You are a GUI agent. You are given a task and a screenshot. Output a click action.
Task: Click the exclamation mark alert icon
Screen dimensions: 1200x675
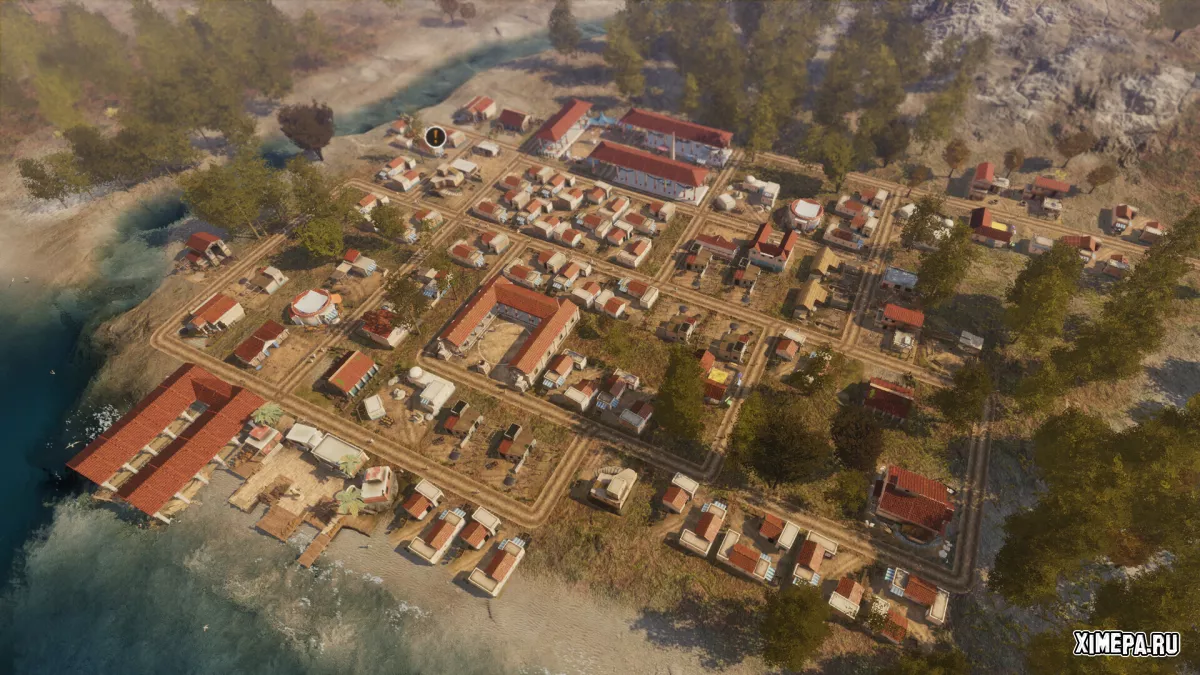click(435, 136)
